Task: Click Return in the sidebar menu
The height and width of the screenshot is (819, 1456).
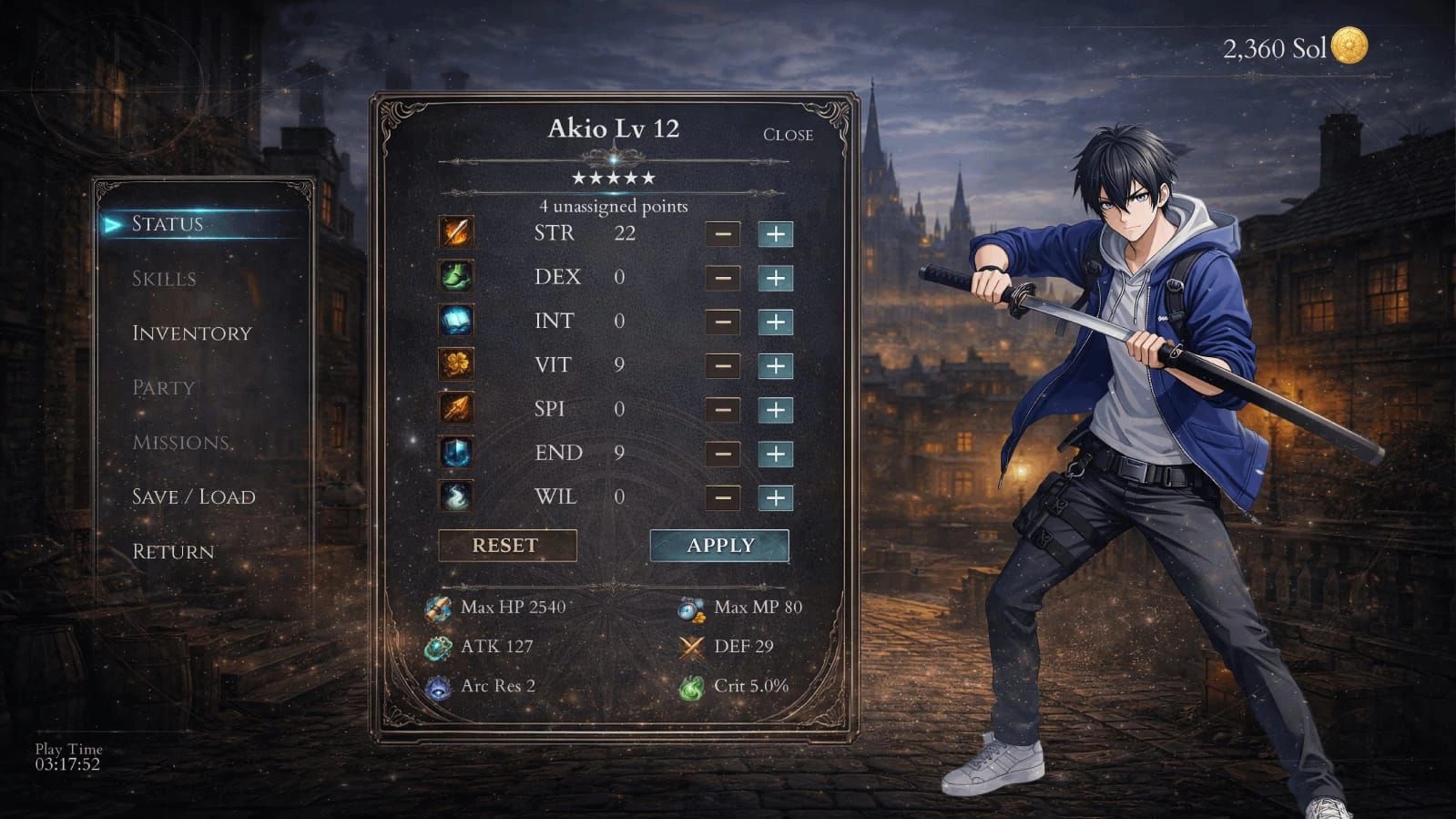Action: (172, 552)
